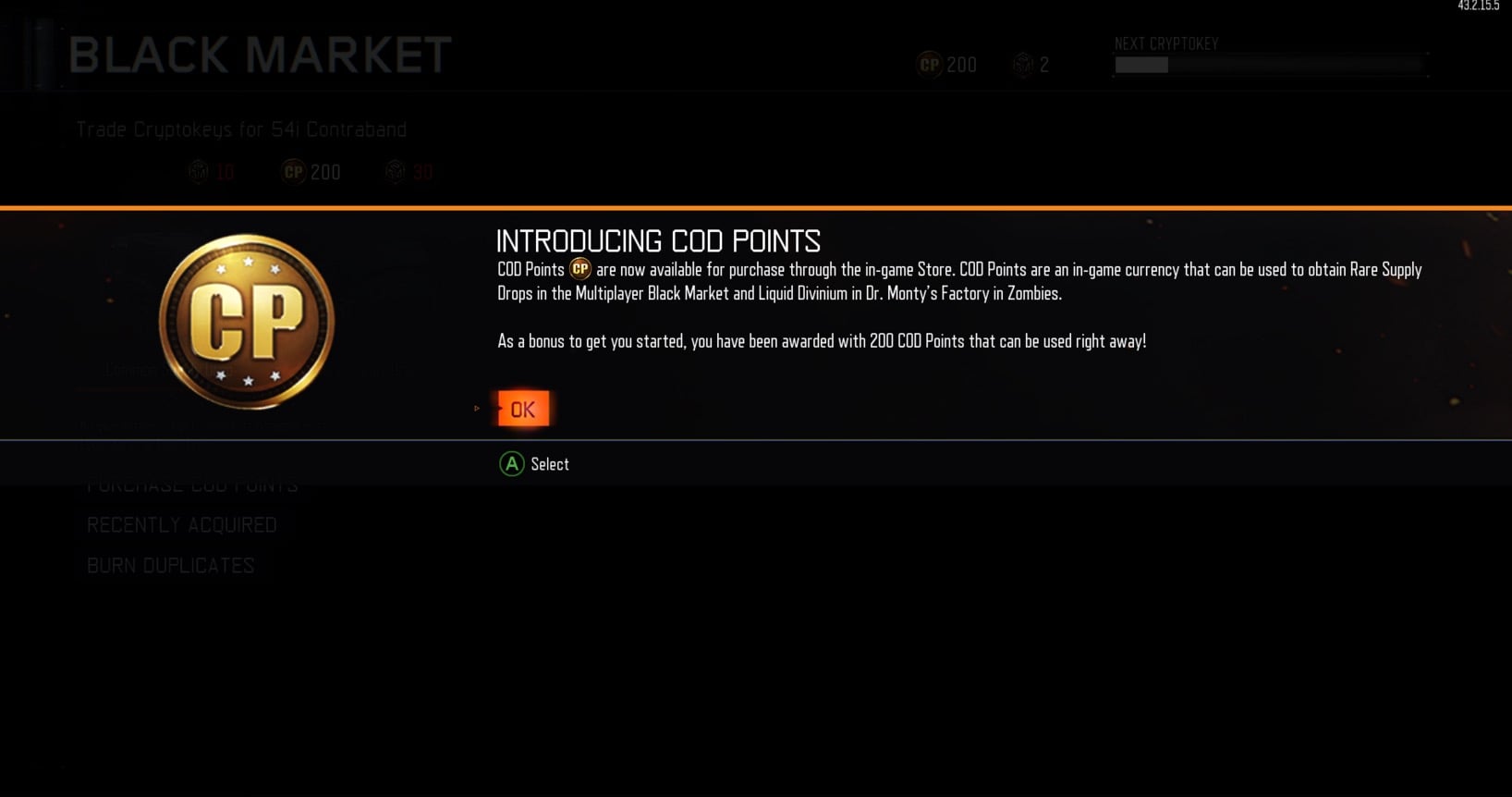Click the CP icon beside the 200 trade price

[292, 171]
